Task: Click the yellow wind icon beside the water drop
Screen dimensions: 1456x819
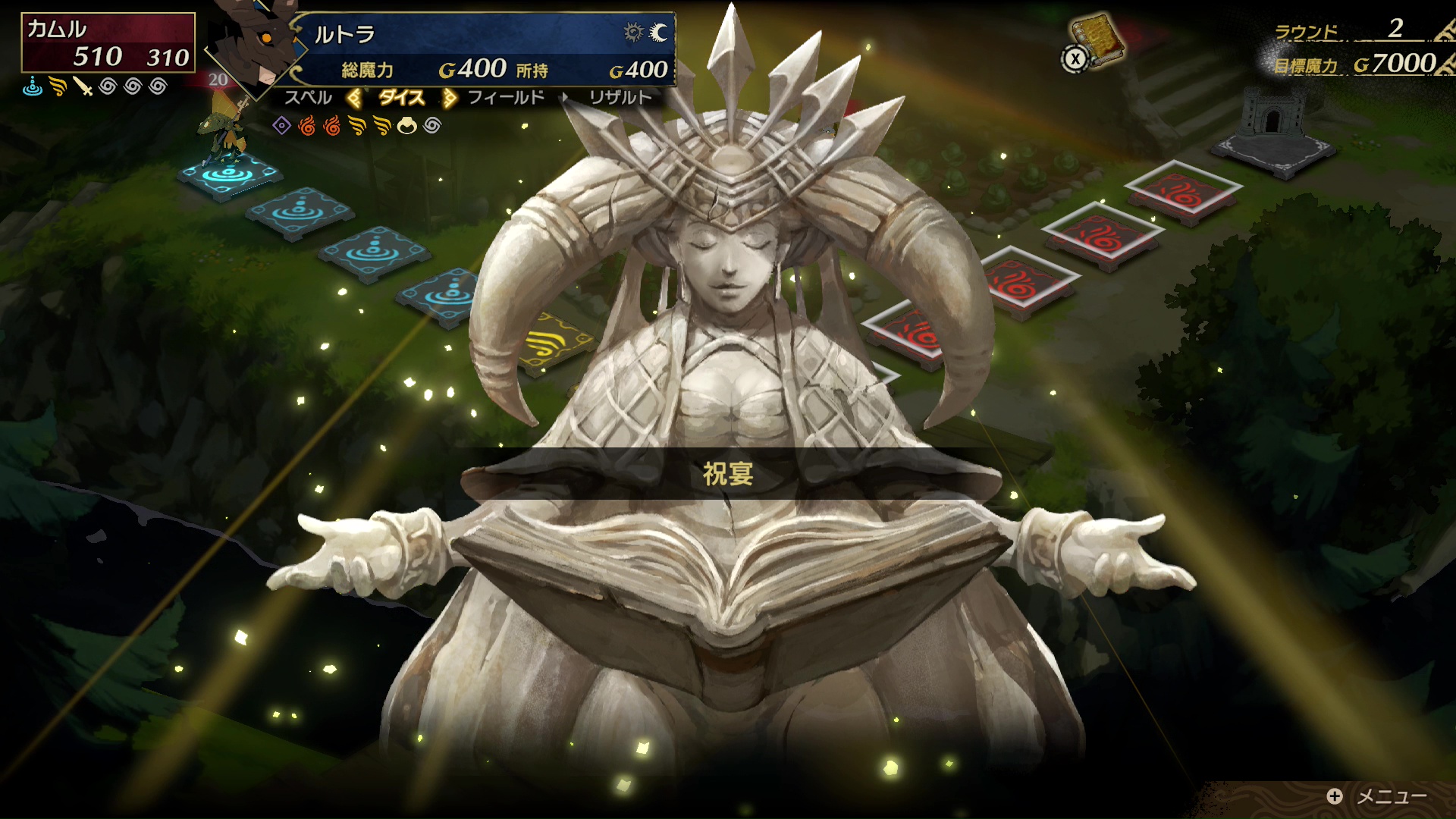Action: coord(57,86)
